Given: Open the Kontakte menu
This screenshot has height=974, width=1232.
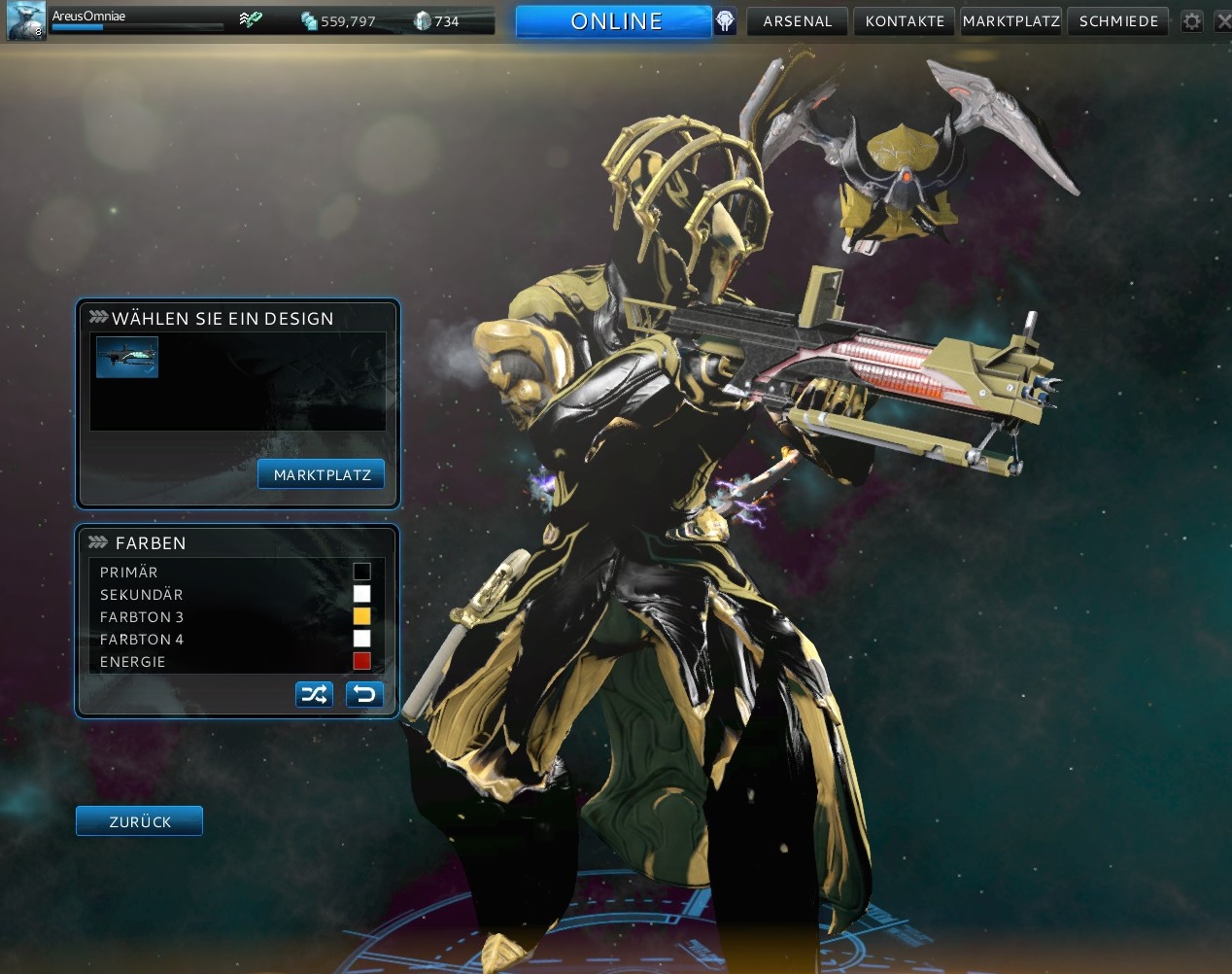Looking at the screenshot, I should click(x=905, y=21).
